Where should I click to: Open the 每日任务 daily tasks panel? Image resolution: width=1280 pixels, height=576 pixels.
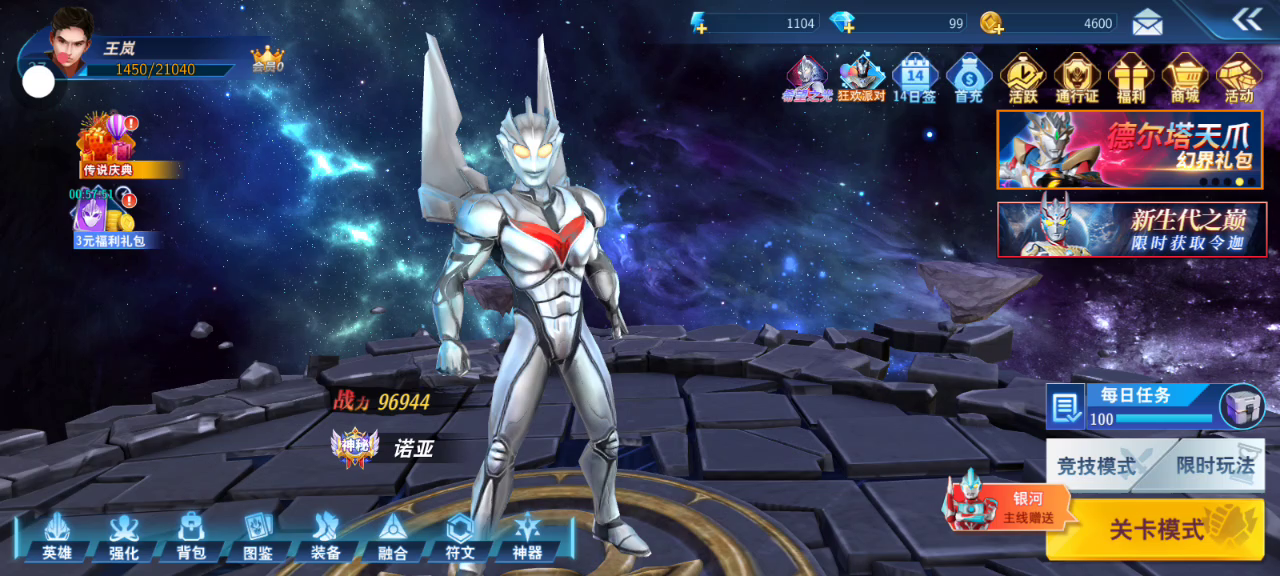tap(1135, 406)
